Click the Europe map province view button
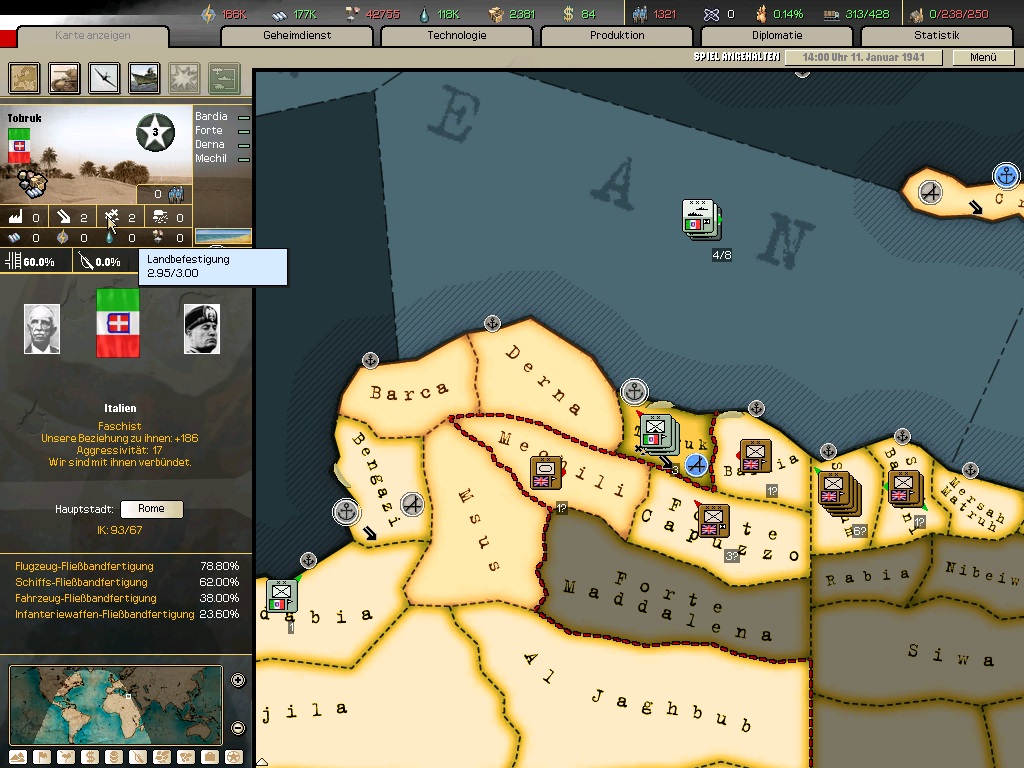This screenshot has height=768, width=1024. click(25, 77)
